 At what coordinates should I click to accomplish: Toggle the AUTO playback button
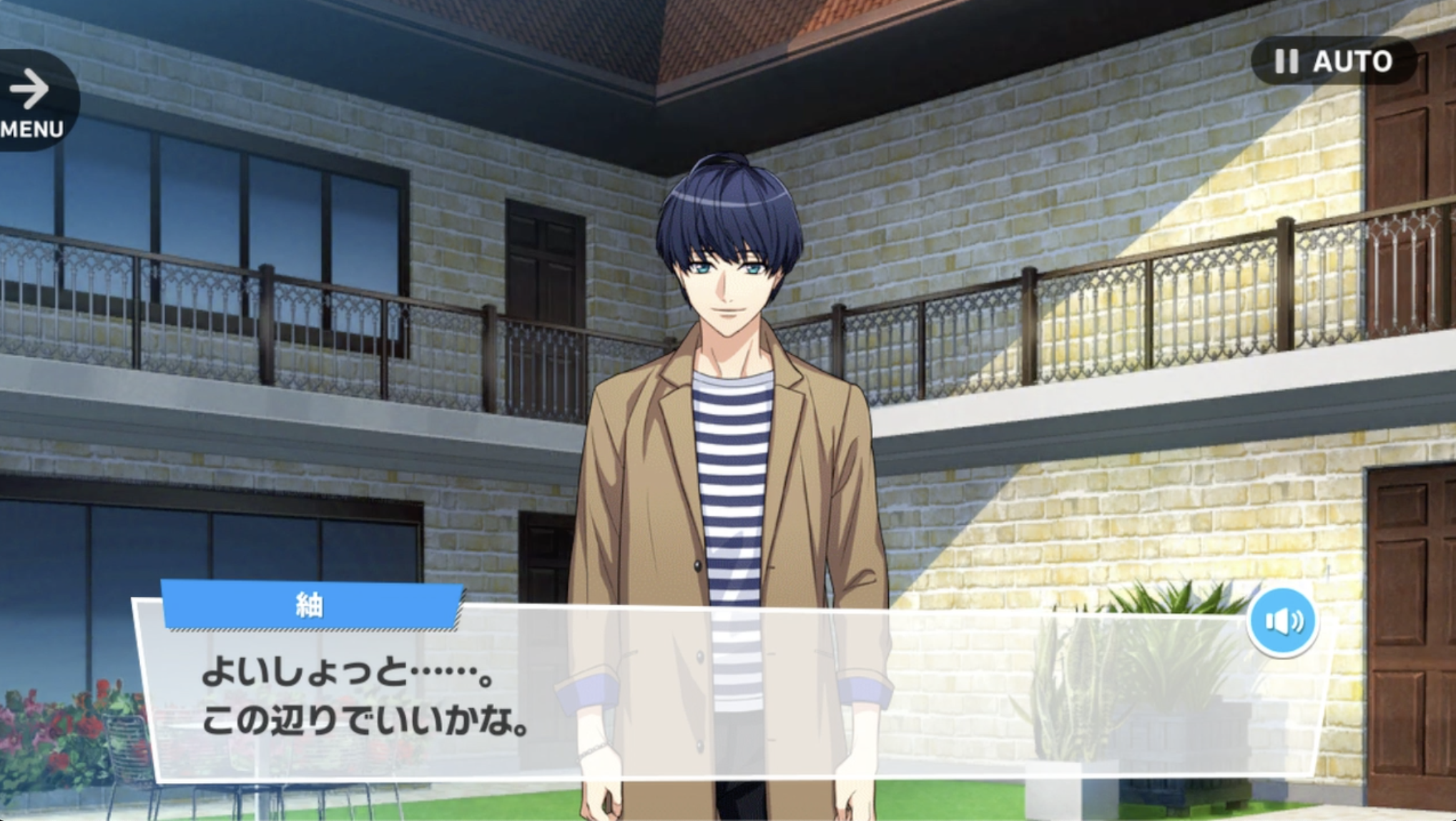[1334, 62]
